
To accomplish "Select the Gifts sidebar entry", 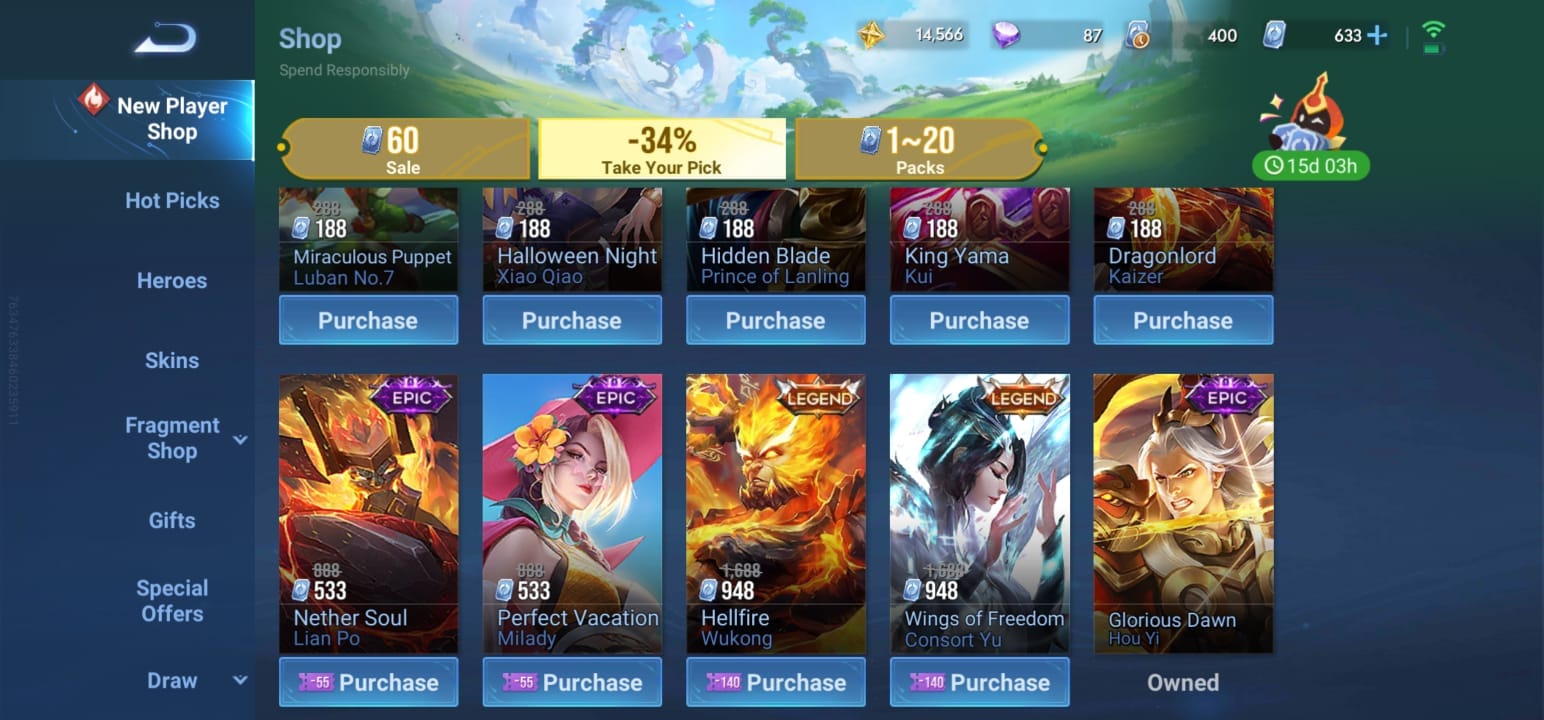I will (x=172, y=520).
